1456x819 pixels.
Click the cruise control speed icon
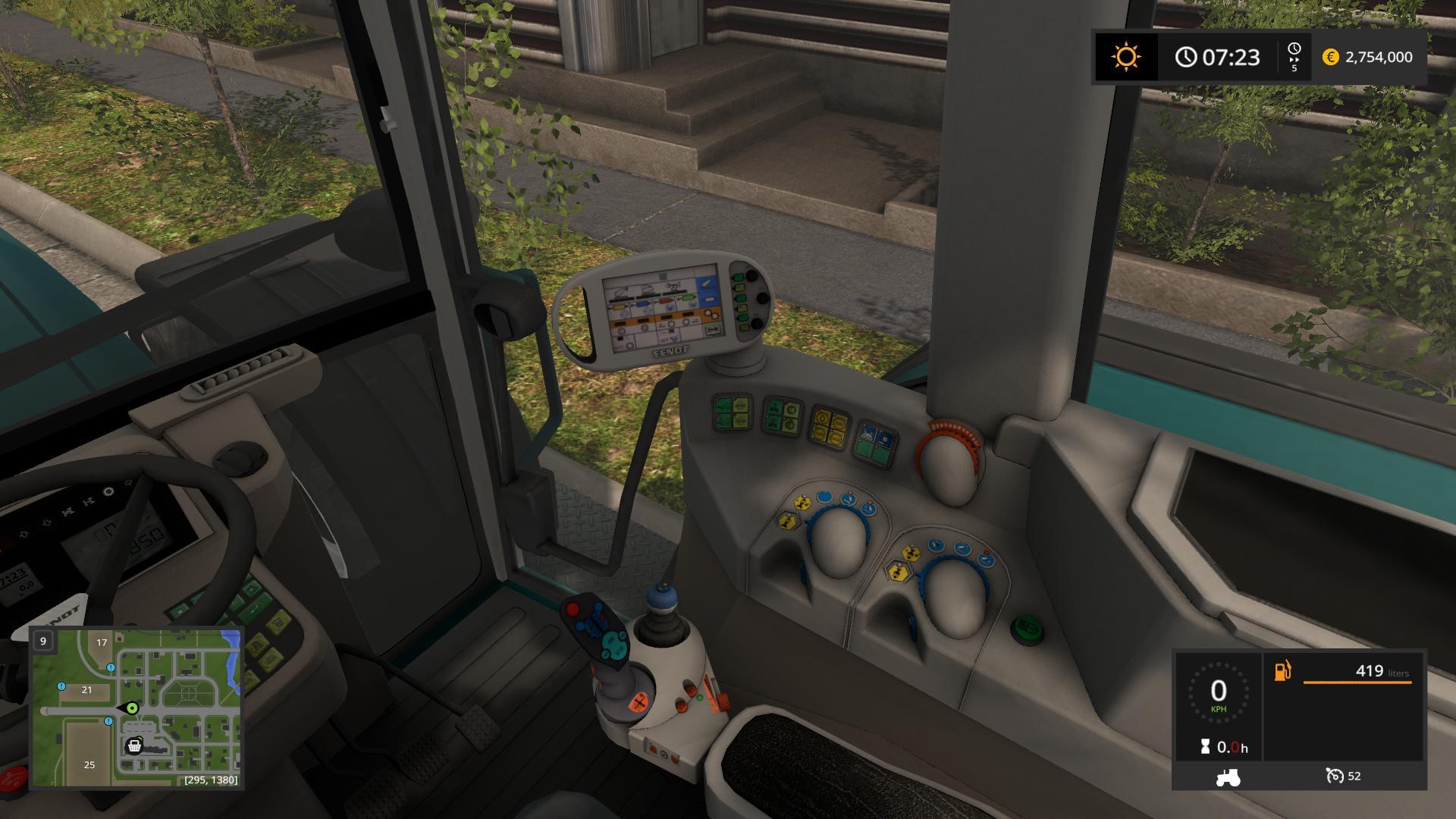1334,776
